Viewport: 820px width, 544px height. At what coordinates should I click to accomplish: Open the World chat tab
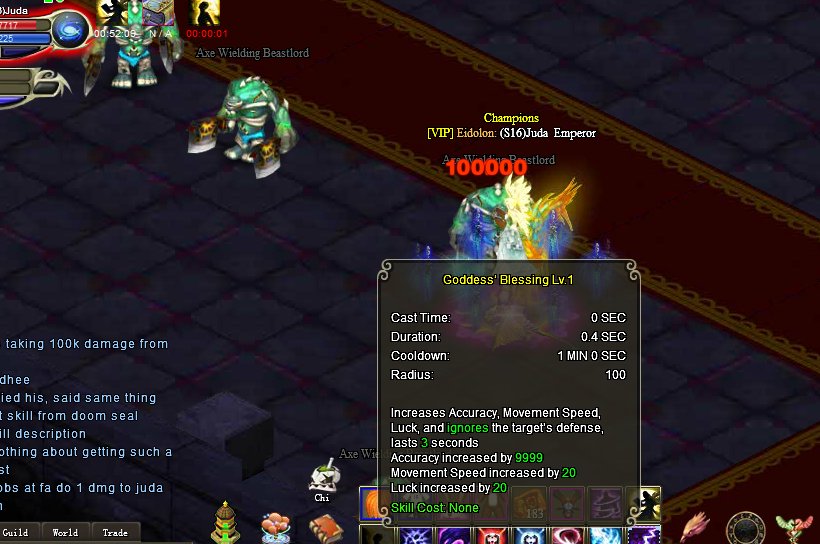click(x=65, y=532)
